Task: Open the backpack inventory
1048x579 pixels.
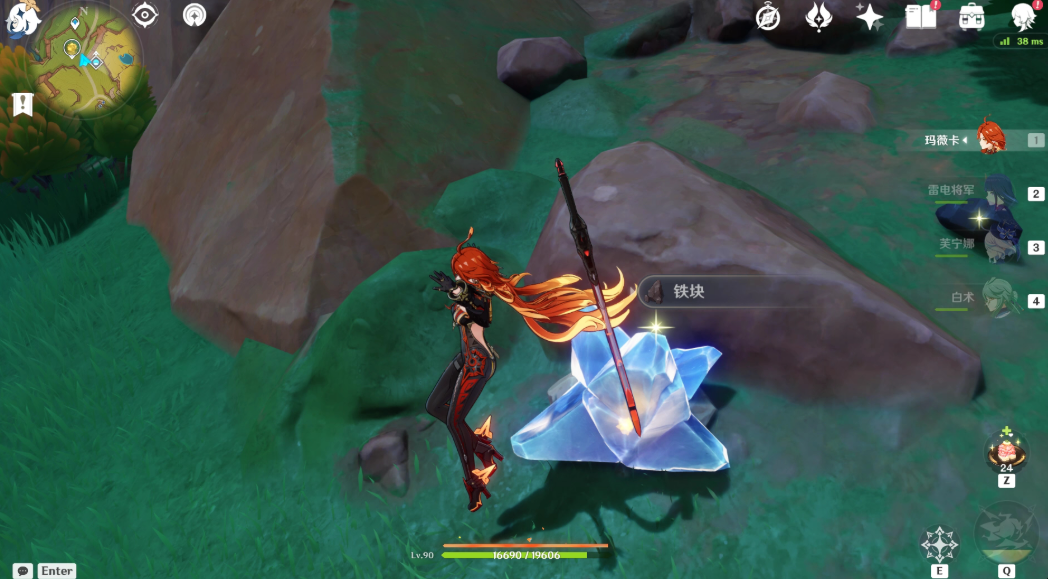Action: pyautogui.click(x=971, y=17)
